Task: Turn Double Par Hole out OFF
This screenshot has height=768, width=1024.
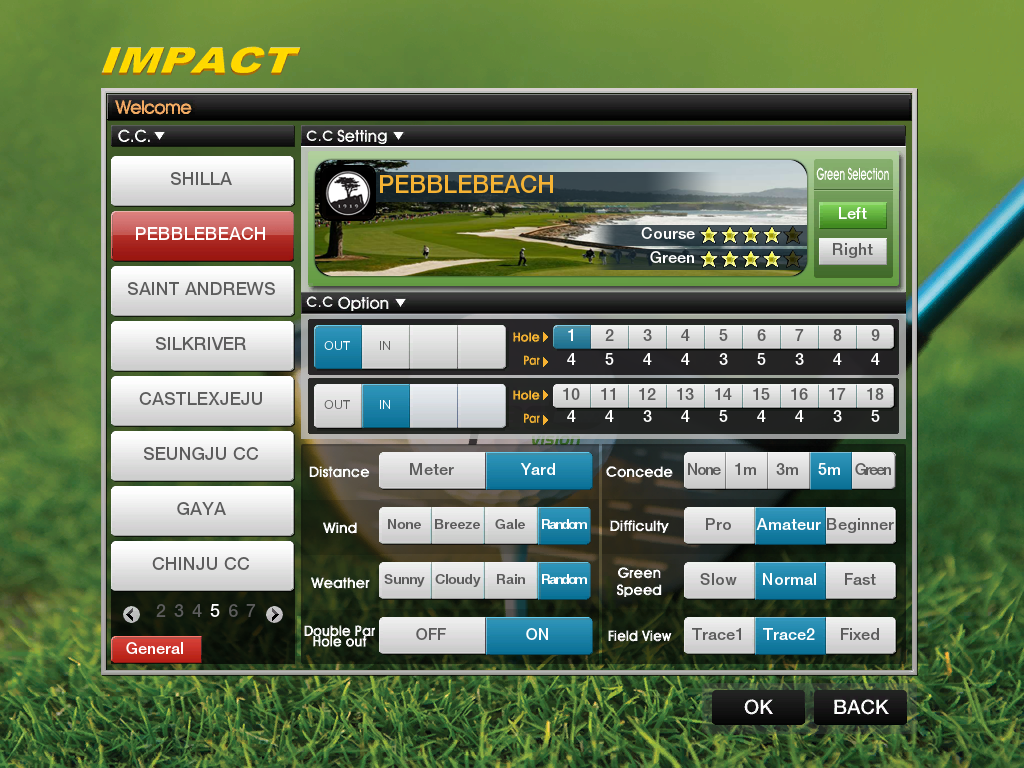Action: (x=431, y=635)
